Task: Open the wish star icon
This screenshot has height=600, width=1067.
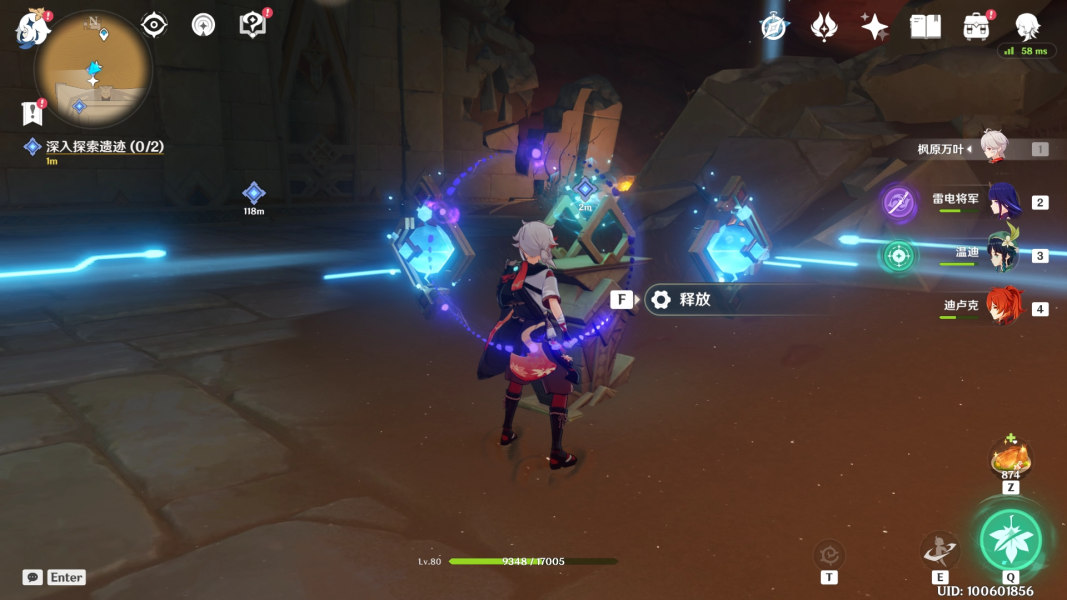Action: click(x=874, y=27)
